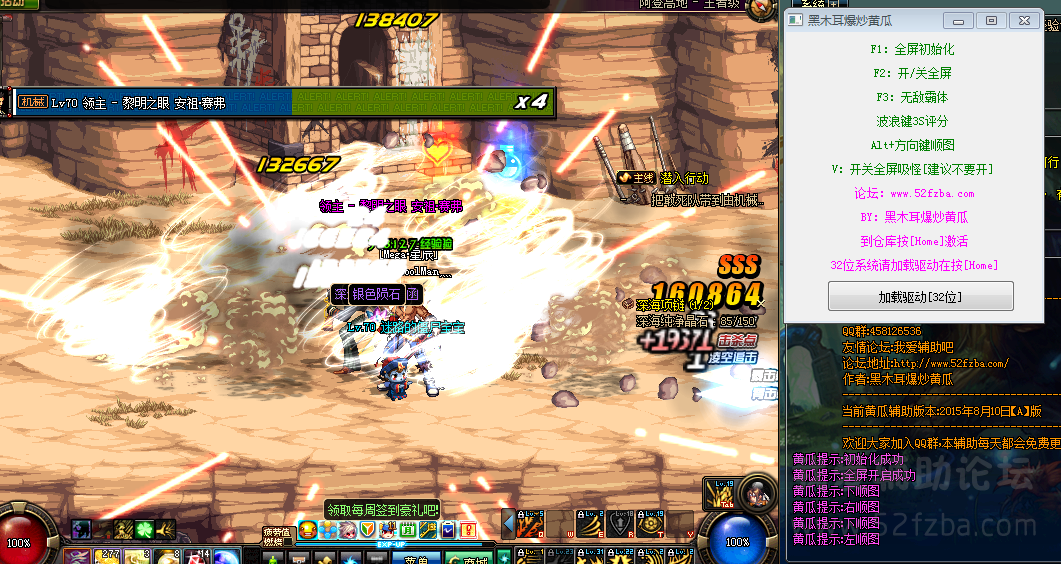
Task: Click the character portrait beside the blue orb
Action: (x=759, y=493)
